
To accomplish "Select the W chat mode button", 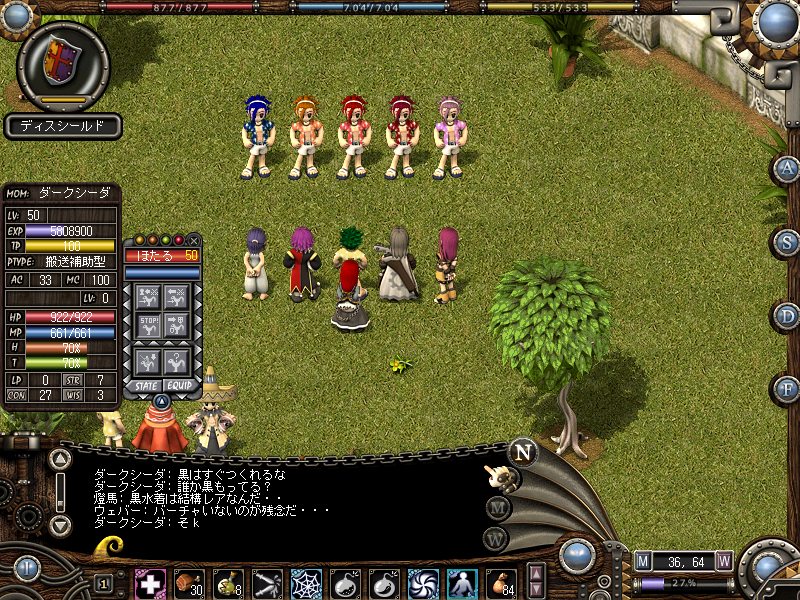I will coord(497,539).
